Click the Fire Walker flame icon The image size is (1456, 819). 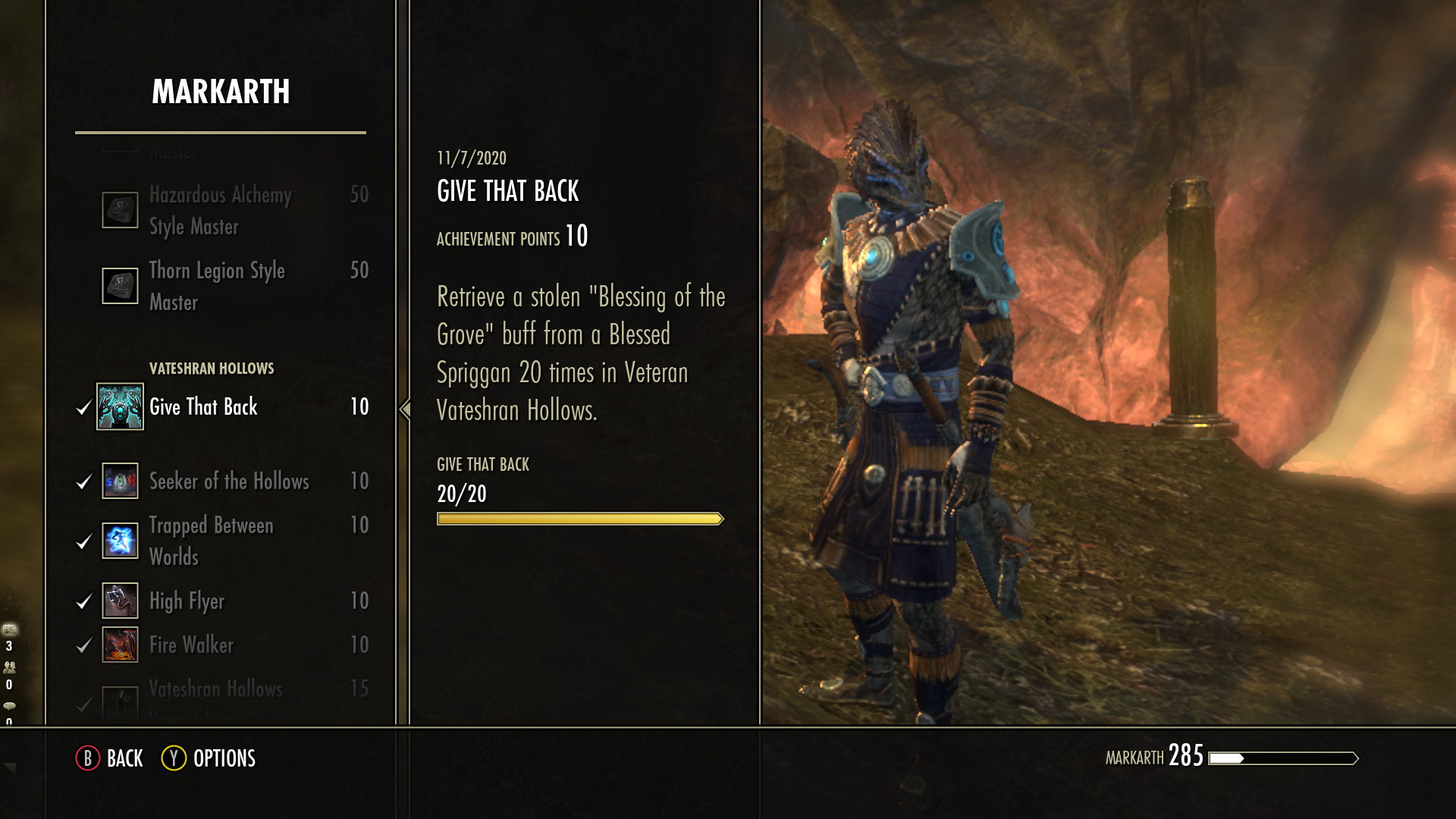coord(120,645)
